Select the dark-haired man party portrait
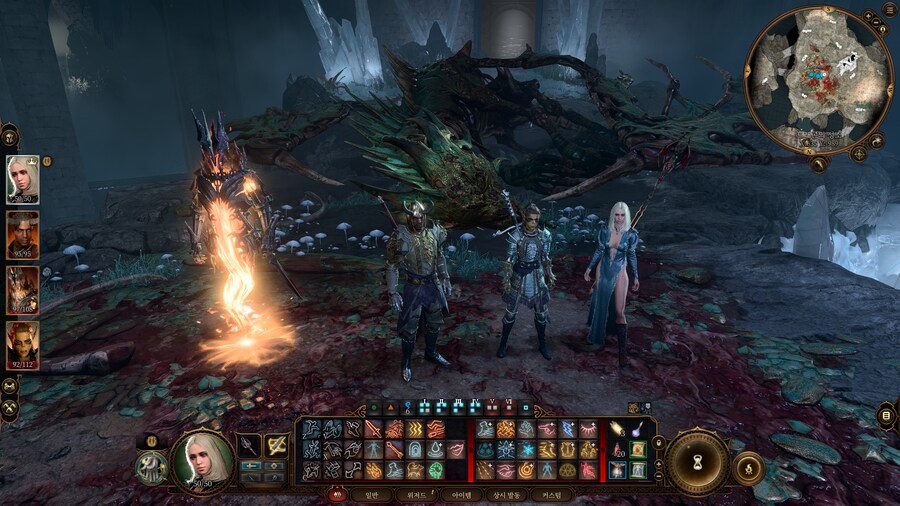The image size is (900, 506). (22, 233)
